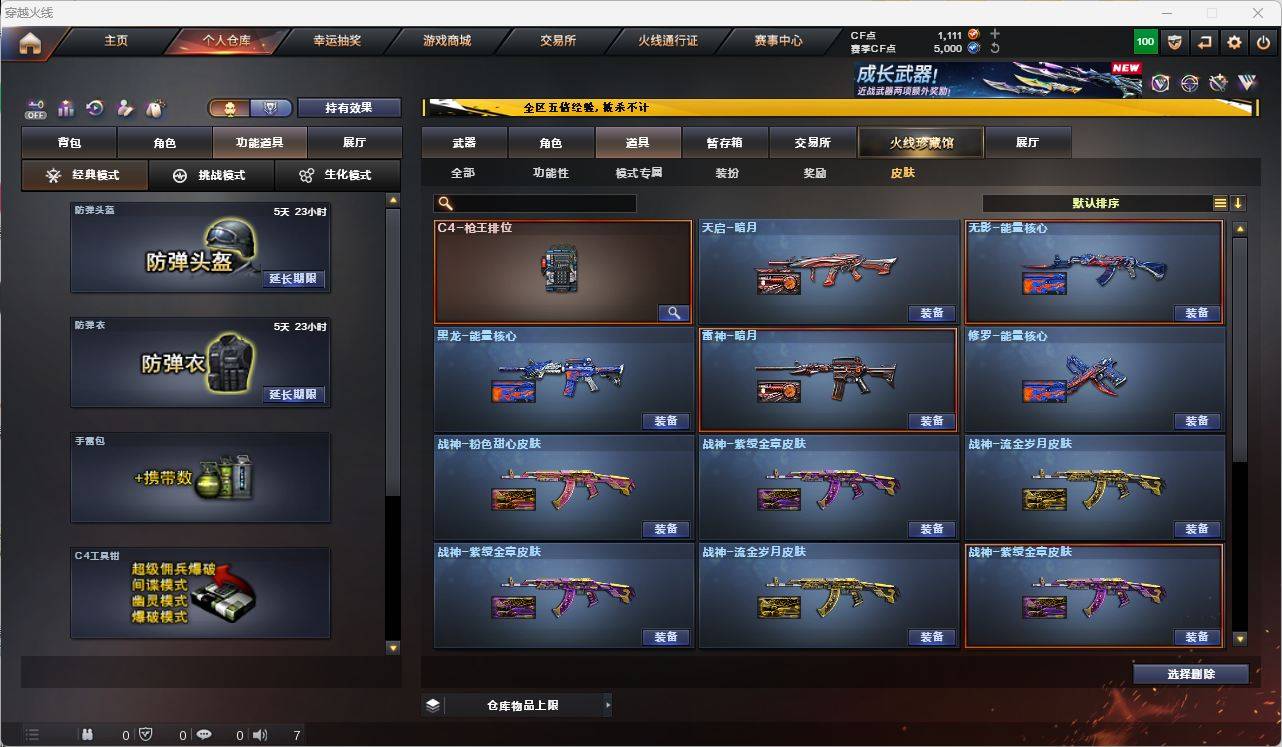Click the return arrow icon beside the gear
This screenshot has width=1282, height=747.
[1203, 42]
